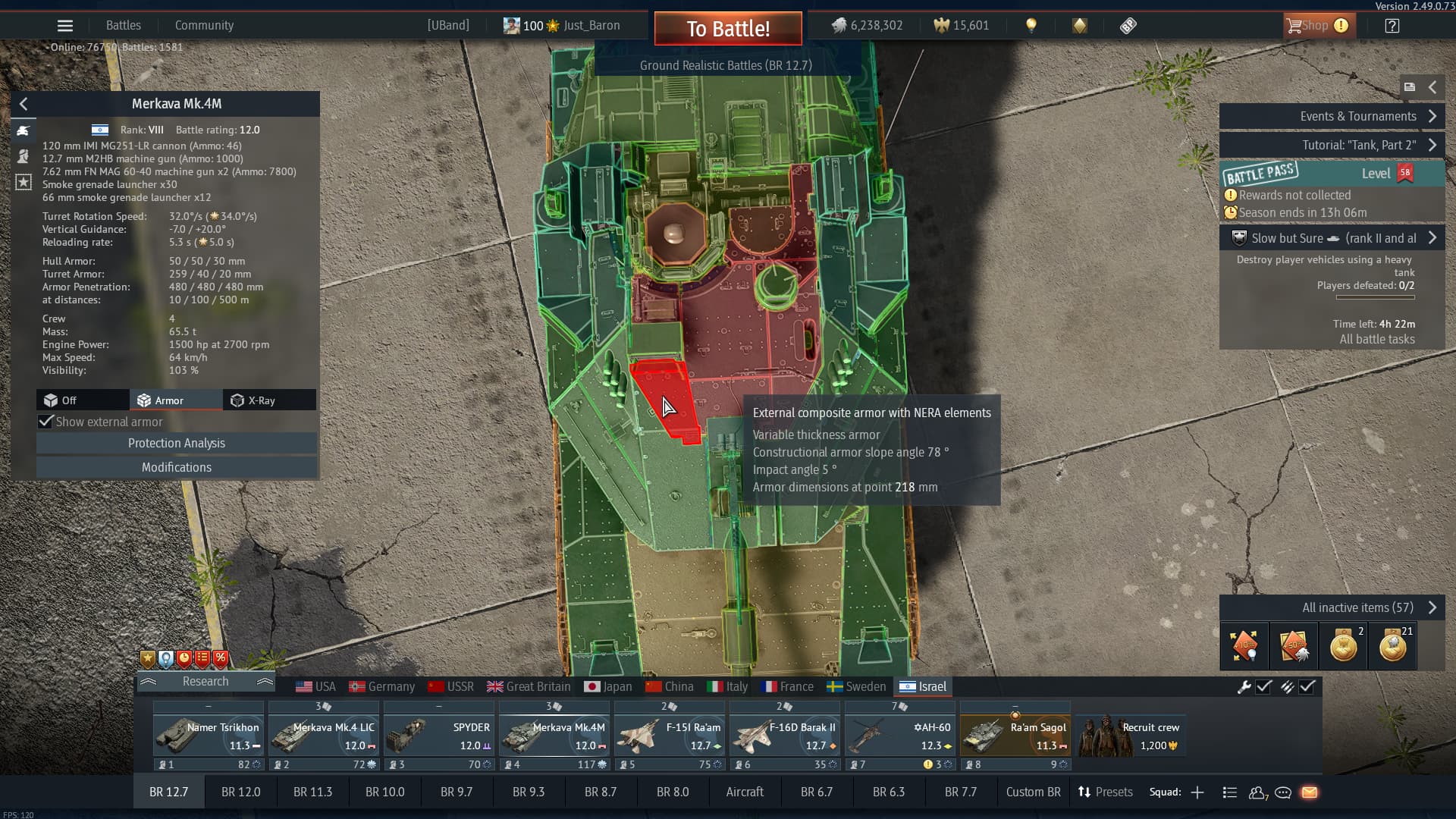Viewport: 1456px width, 819px height.
Task: Pick the F-15I Ra'am aircraft slot
Action: click(669, 736)
